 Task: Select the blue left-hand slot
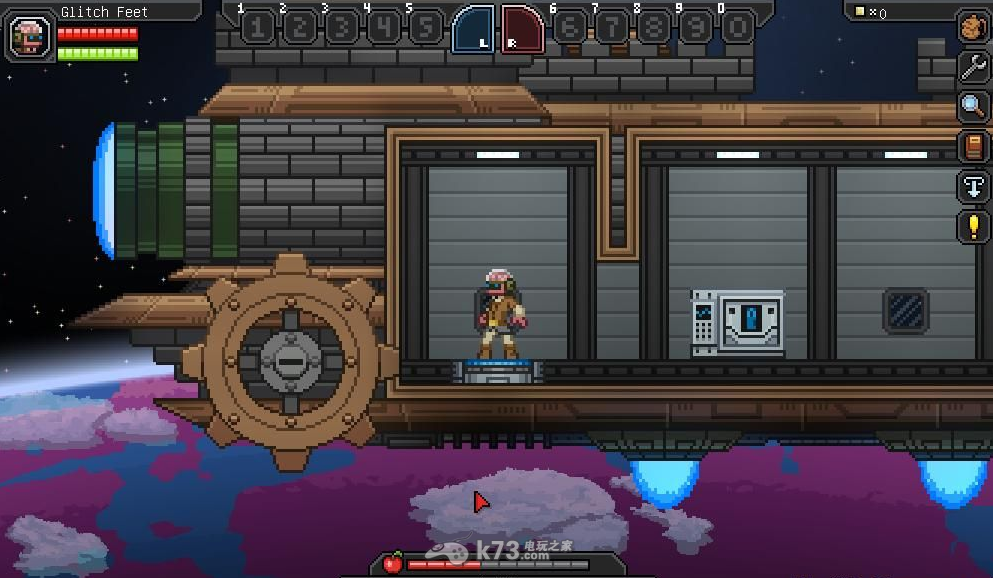point(473,29)
